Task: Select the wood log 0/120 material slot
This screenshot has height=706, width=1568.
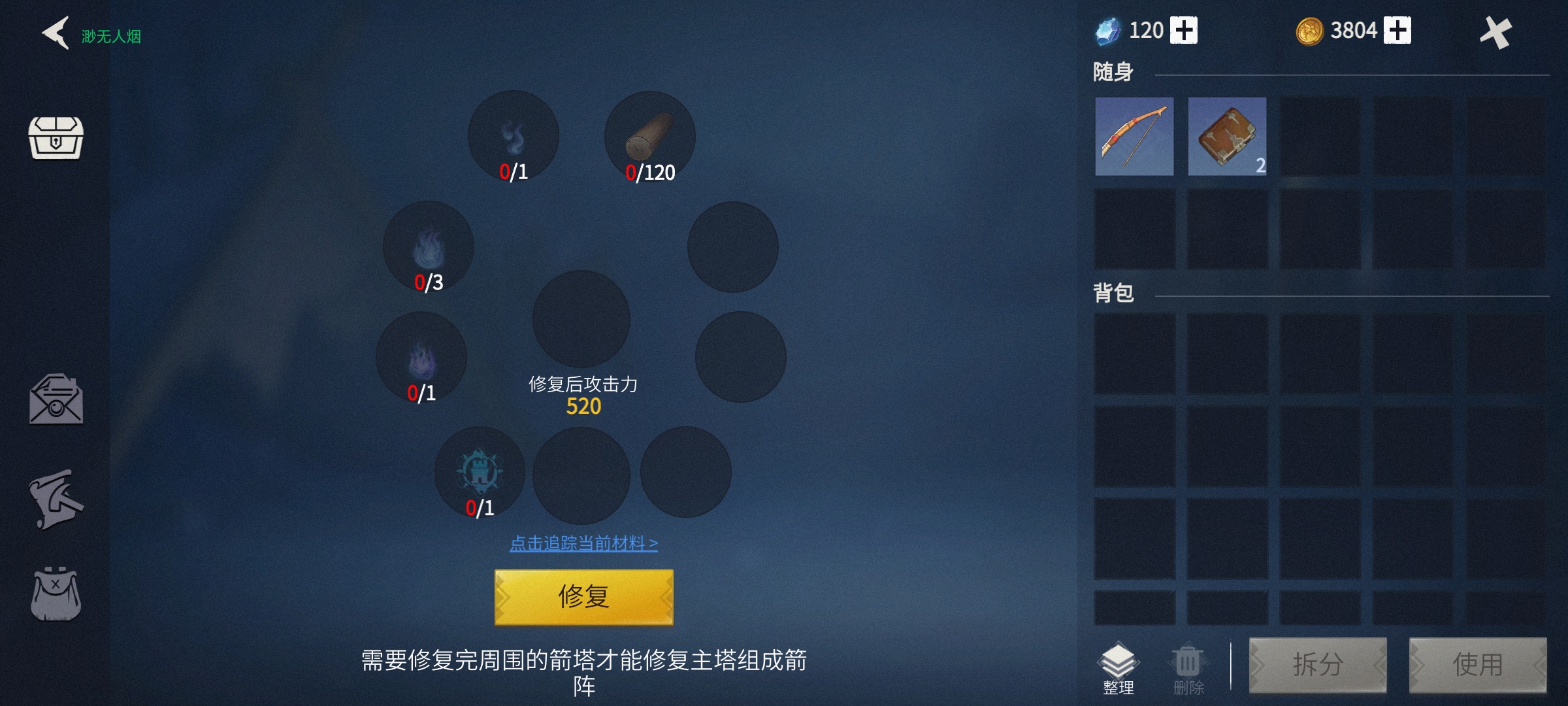Action: [x=649, y=135]
